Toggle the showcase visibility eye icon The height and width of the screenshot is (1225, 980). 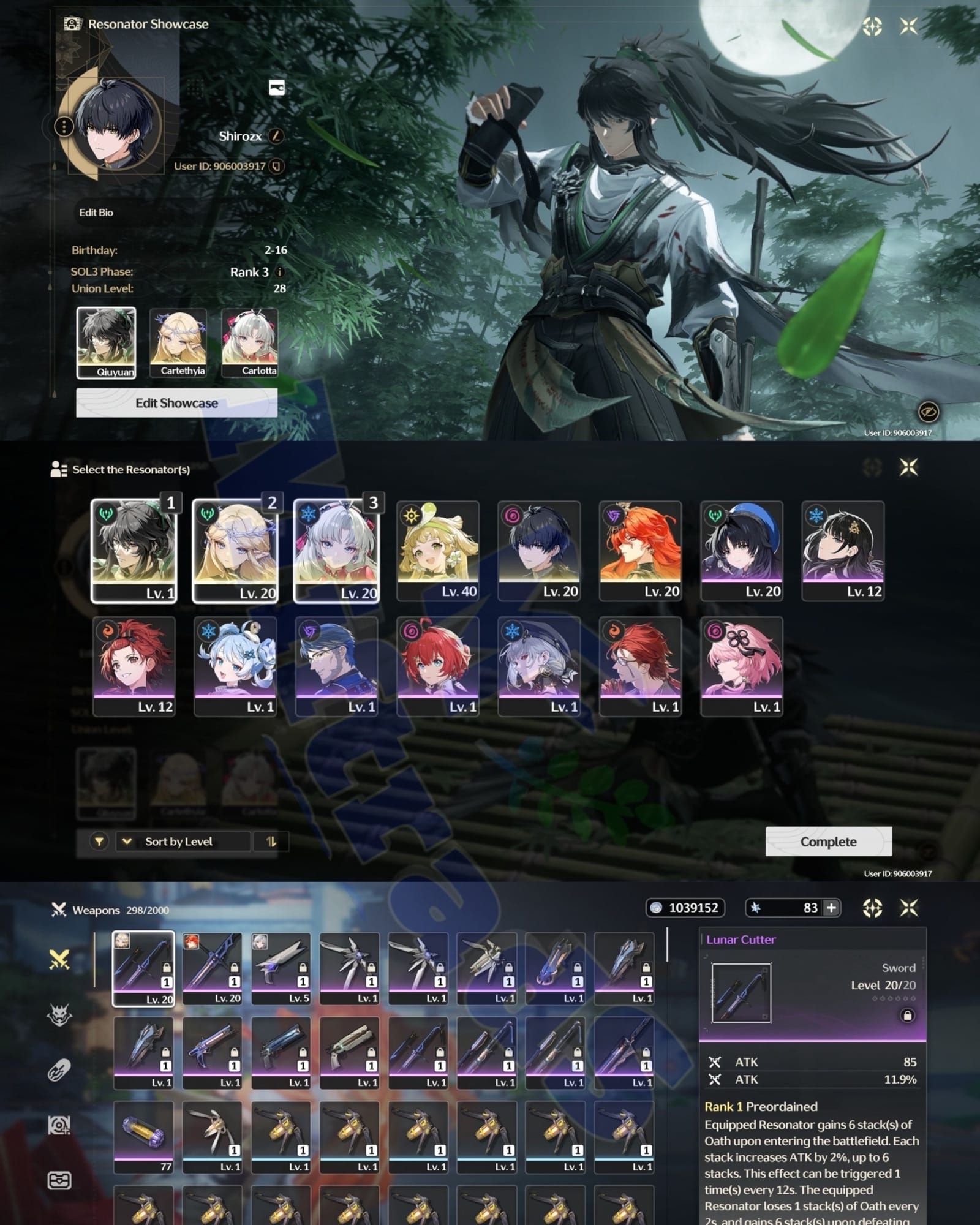pos(928,412)
